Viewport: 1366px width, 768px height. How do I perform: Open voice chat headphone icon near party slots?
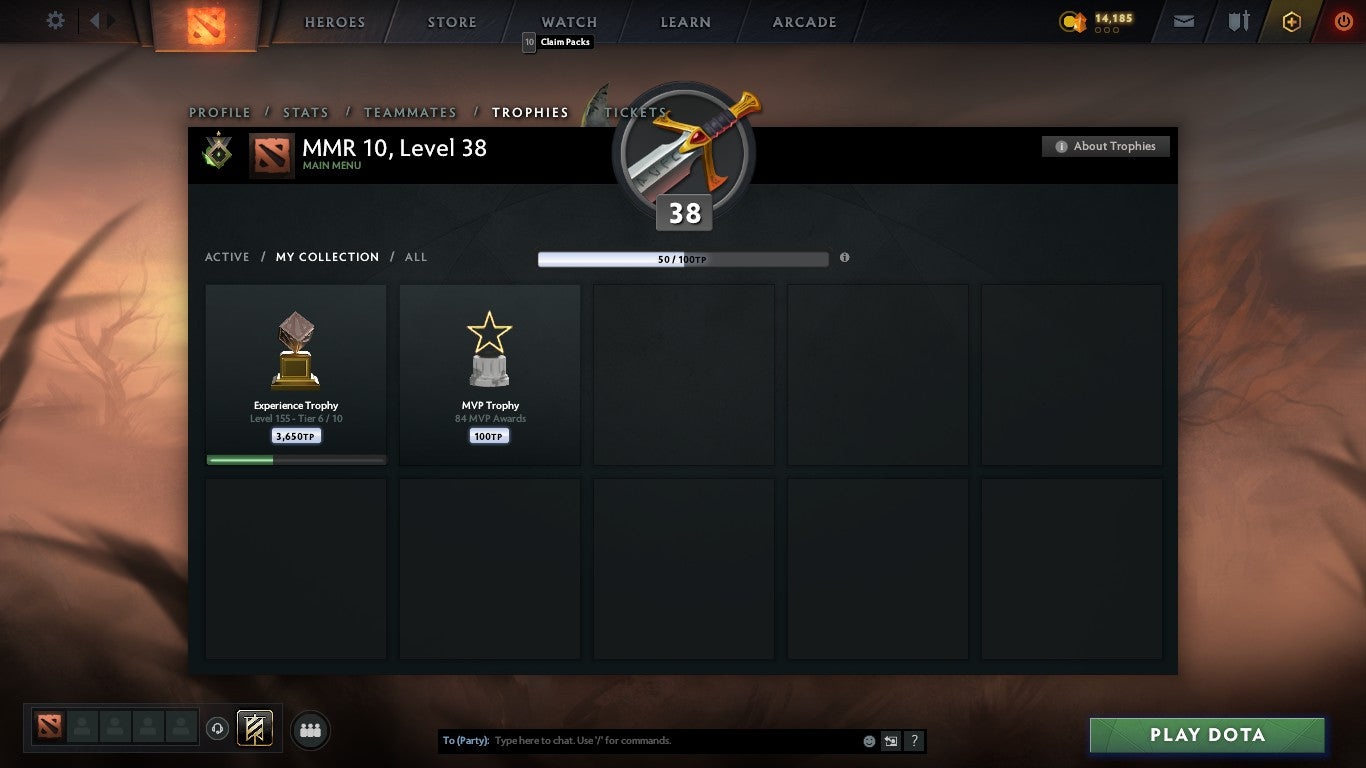(x=218, y=729)
